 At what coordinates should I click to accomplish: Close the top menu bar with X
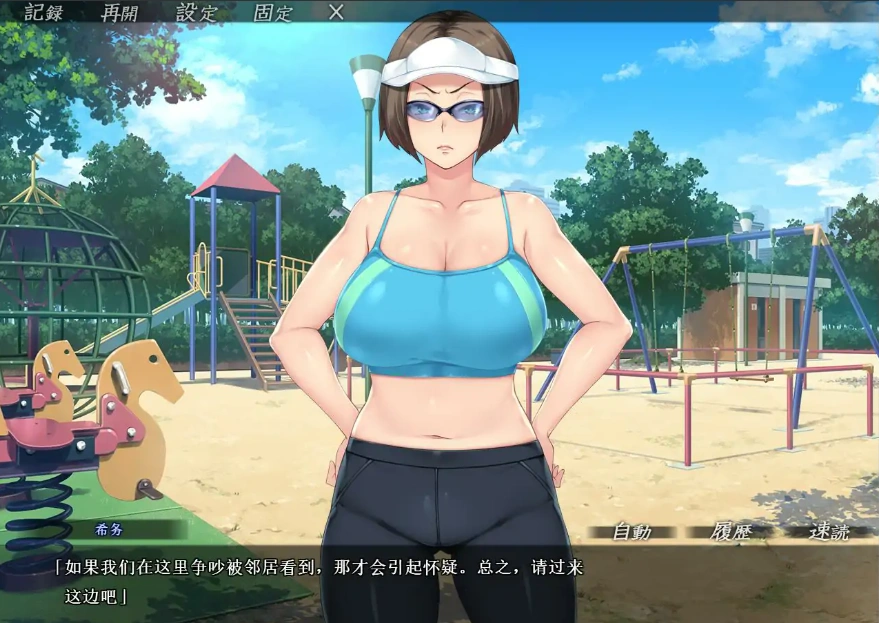(337, 12)
